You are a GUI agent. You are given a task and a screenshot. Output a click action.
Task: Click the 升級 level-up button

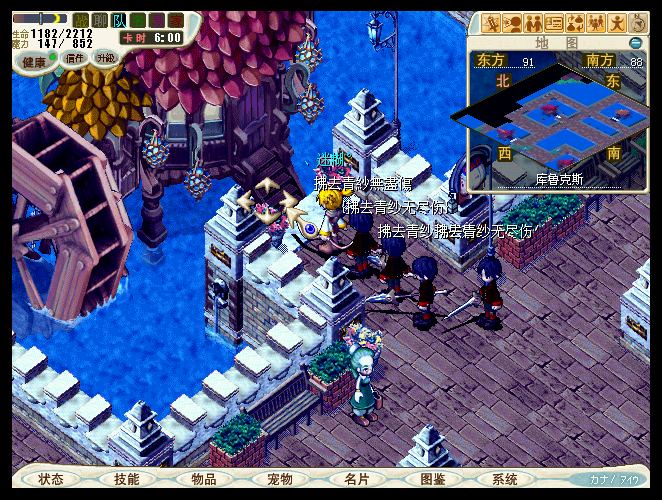click(105, 59)
